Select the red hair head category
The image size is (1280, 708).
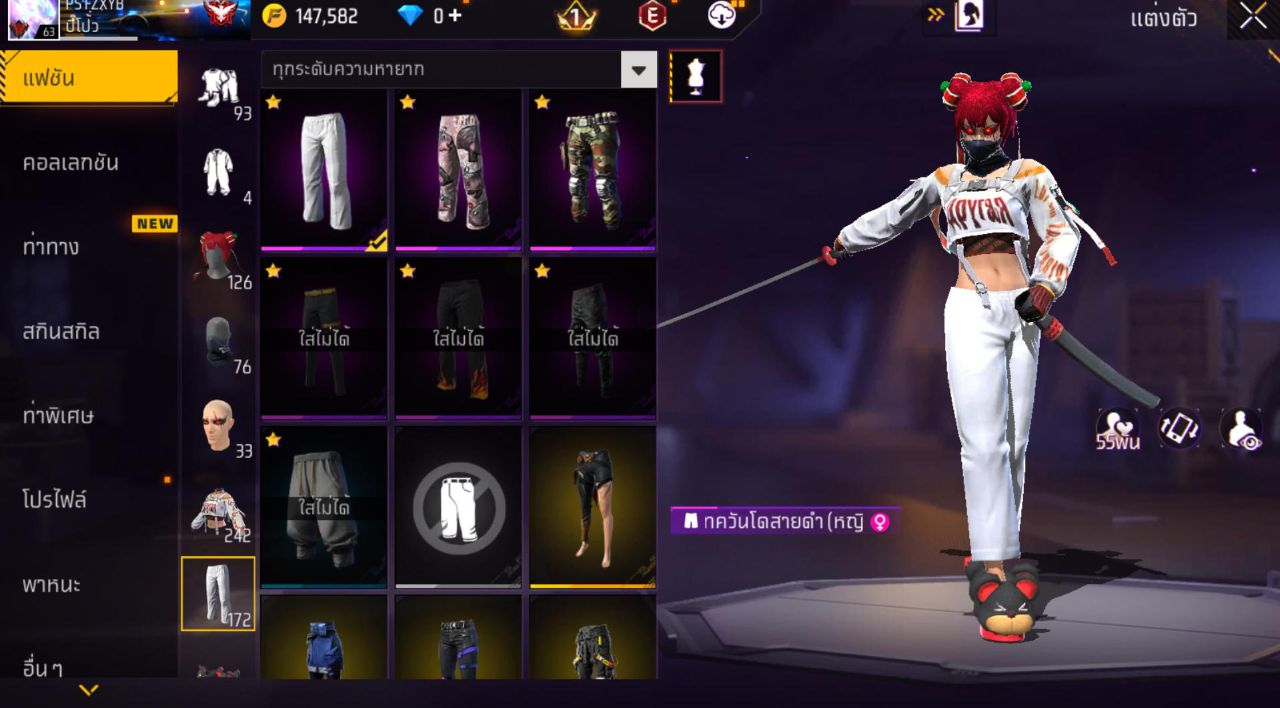218,257
